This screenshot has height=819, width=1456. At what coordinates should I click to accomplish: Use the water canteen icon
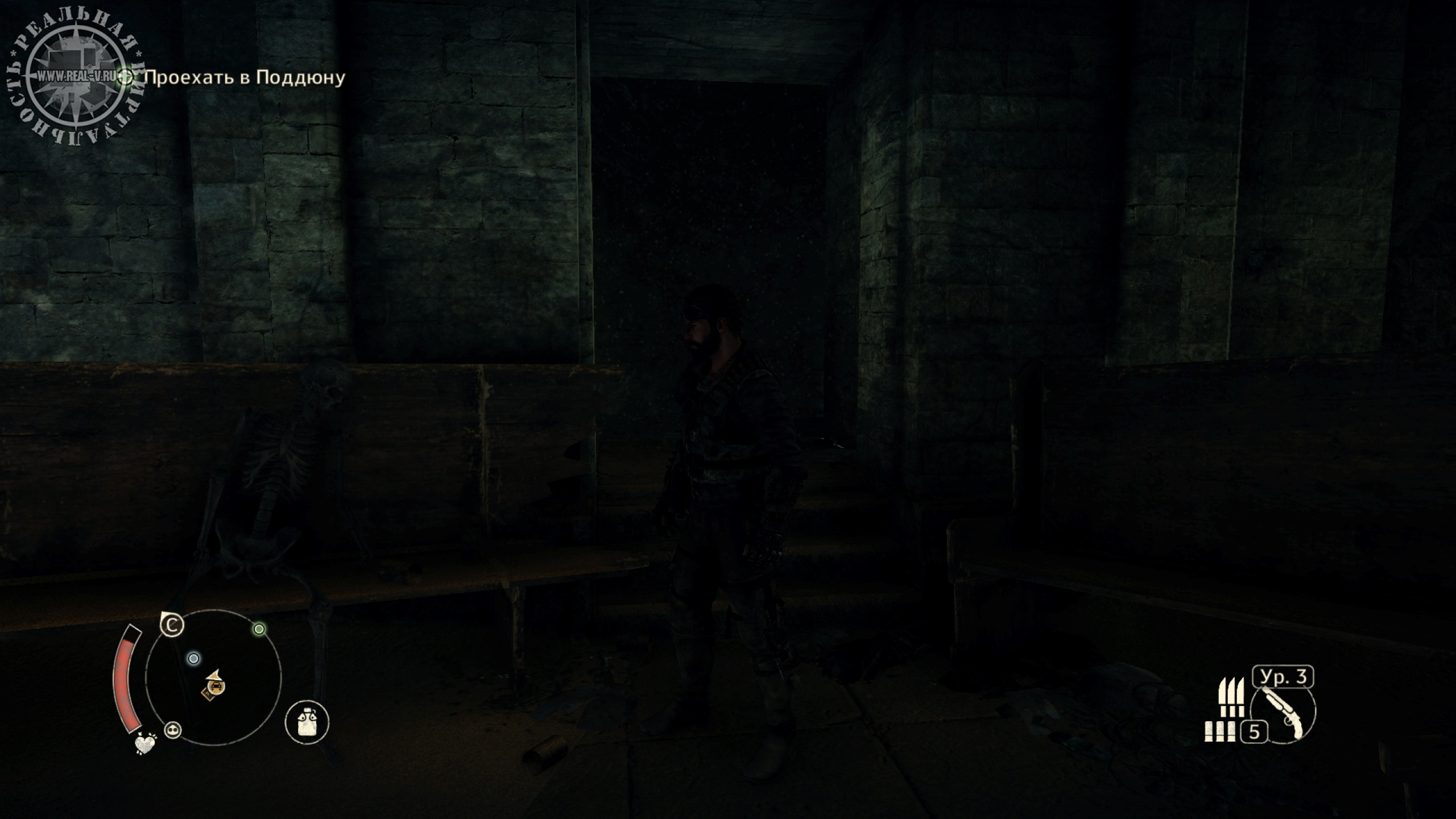click(x=307, y=722)
